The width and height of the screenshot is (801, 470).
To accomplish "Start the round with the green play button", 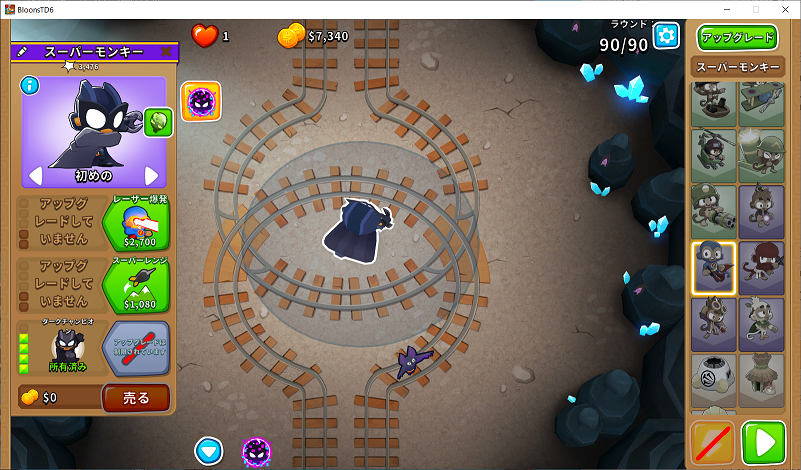I will (x=763, y=443).
